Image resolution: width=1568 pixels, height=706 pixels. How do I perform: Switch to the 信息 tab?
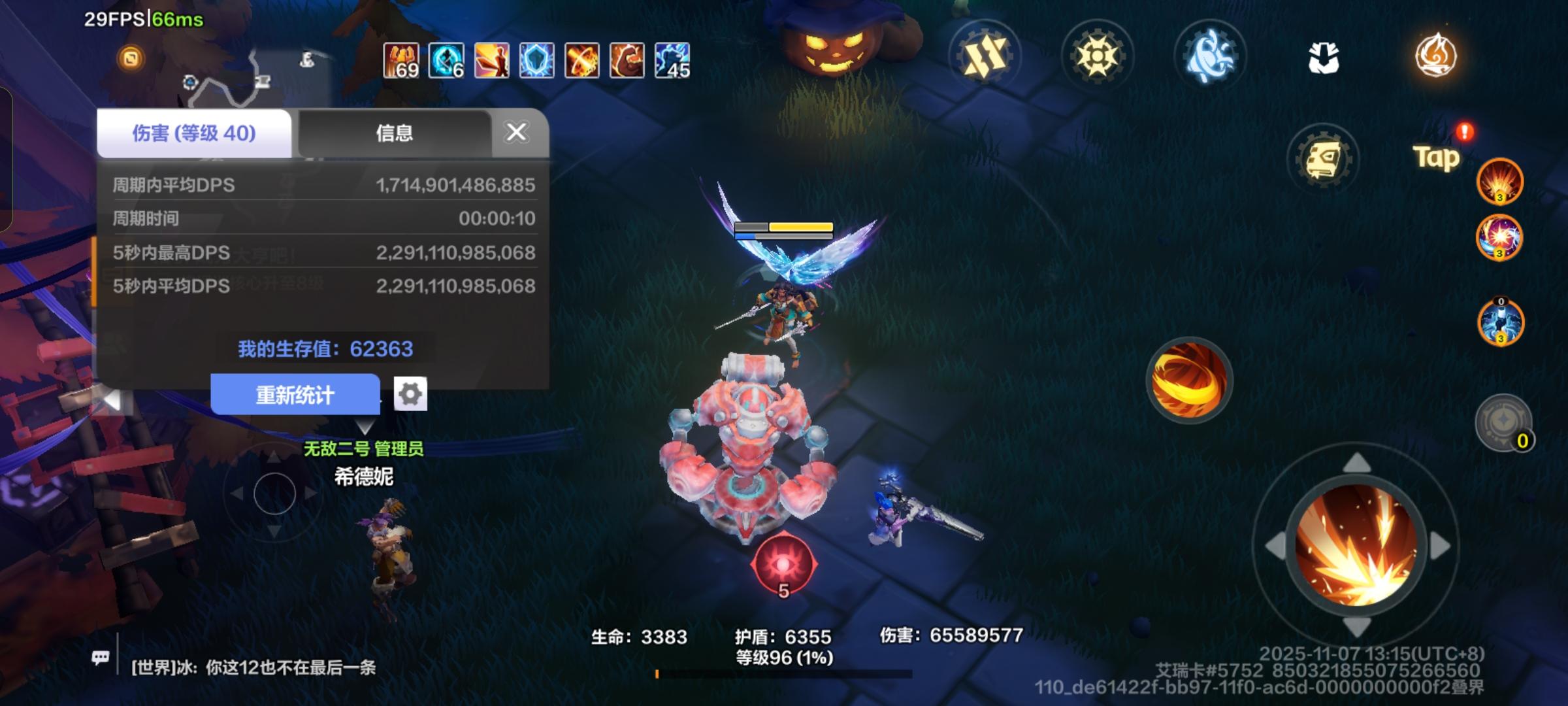click(395, 133)
